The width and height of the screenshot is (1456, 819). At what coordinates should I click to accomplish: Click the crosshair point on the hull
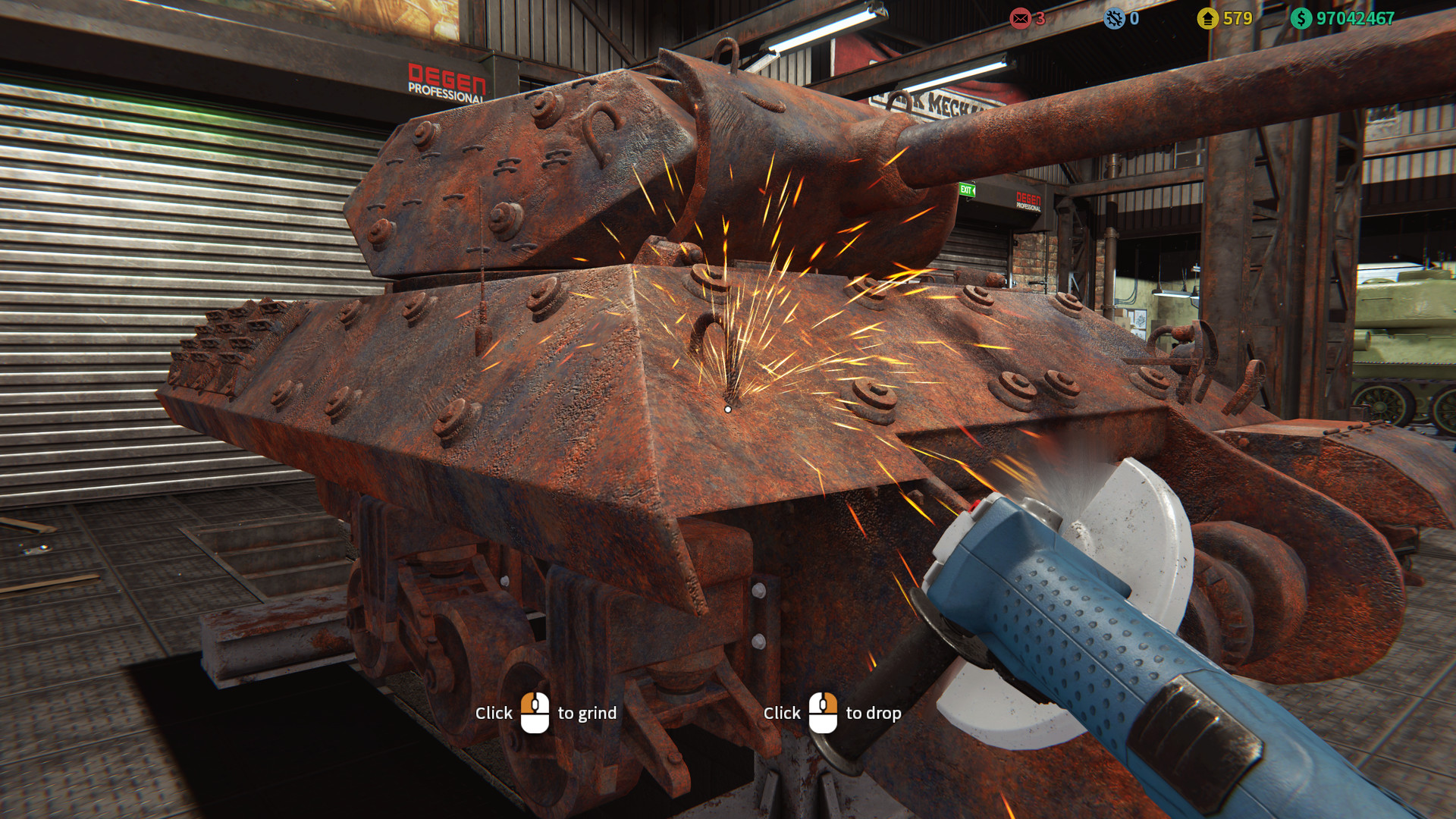click(728, 409)
